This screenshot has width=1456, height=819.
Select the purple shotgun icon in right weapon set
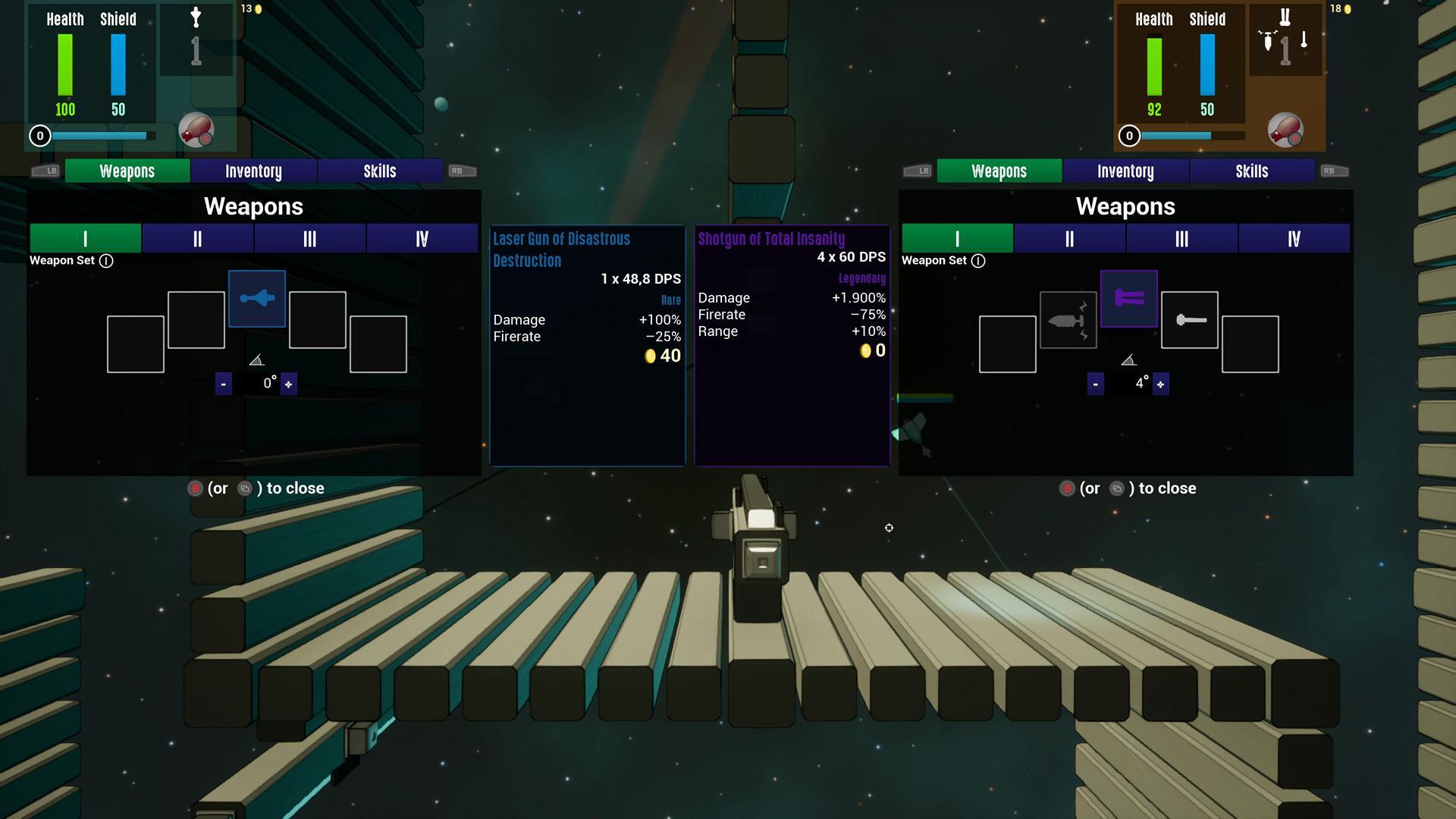(x=1128, y=298)
